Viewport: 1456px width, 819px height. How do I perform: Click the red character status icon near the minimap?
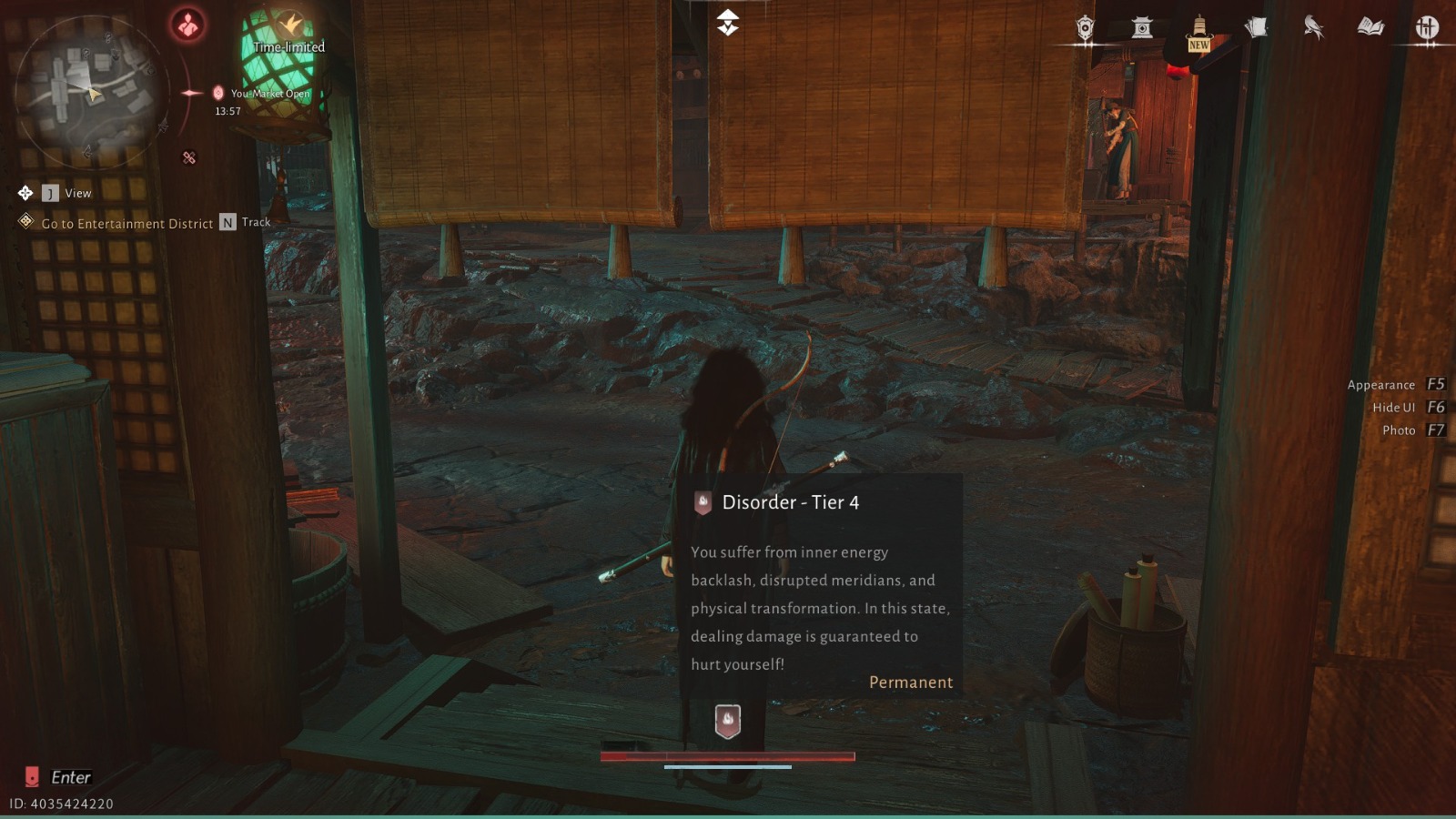point(186,25)
